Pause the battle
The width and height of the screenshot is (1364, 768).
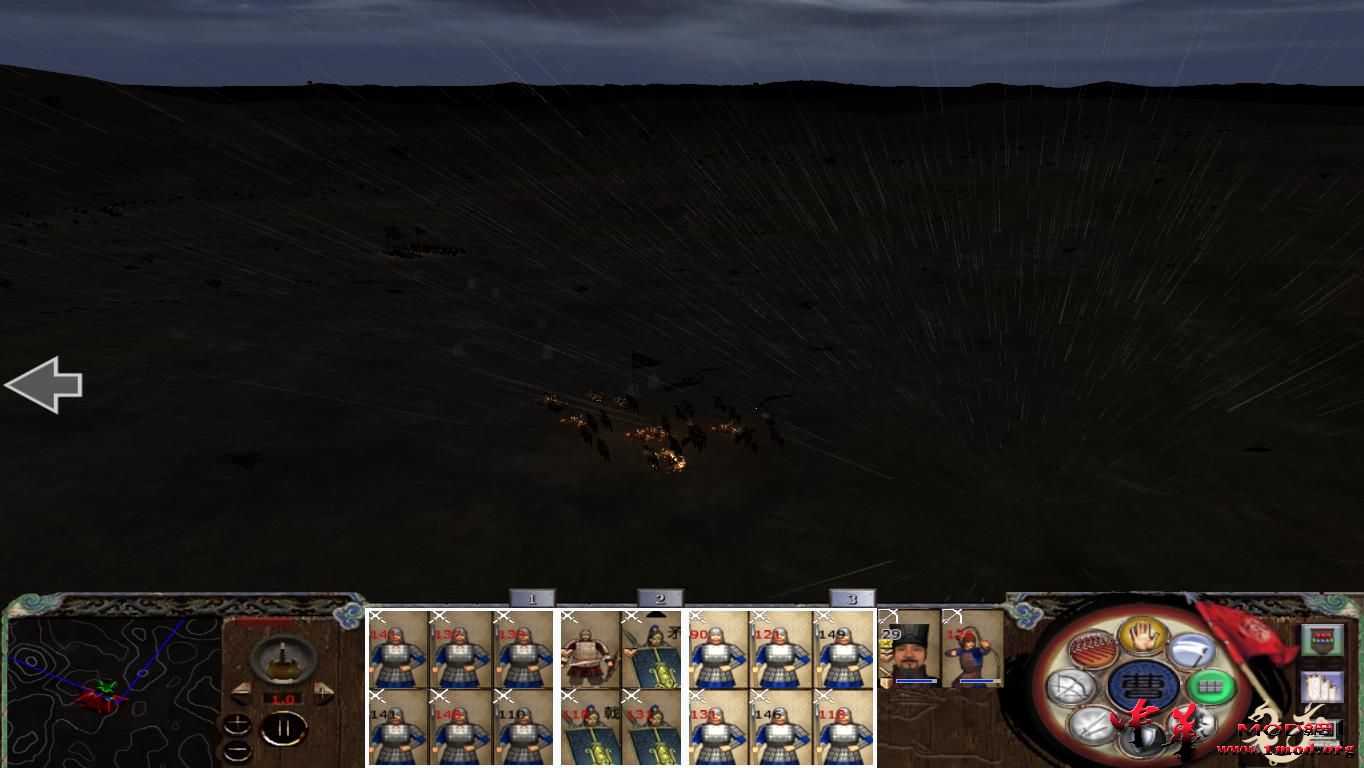284,727
